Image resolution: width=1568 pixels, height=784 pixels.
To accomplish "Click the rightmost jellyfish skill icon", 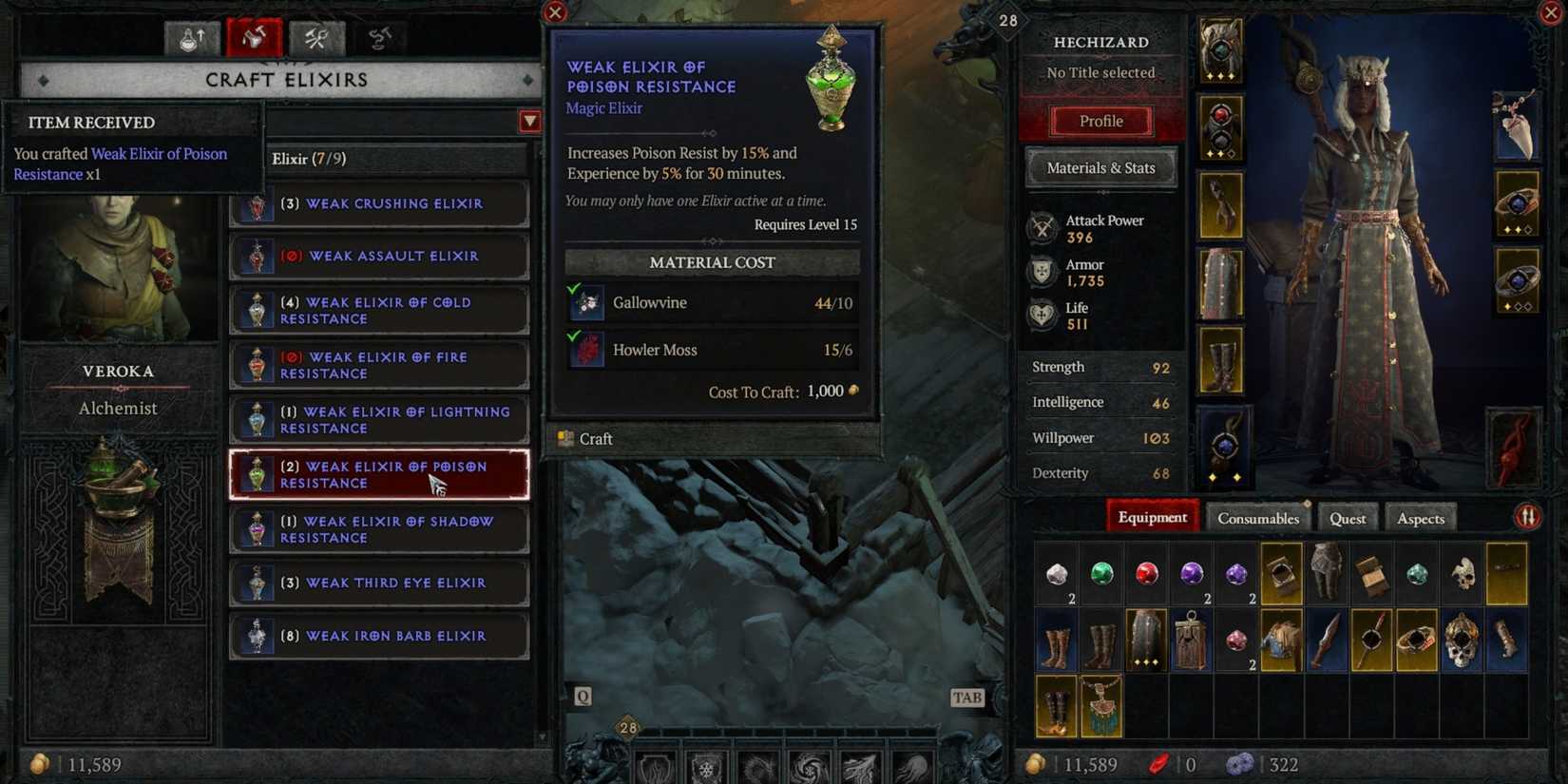I will point(914,766).
